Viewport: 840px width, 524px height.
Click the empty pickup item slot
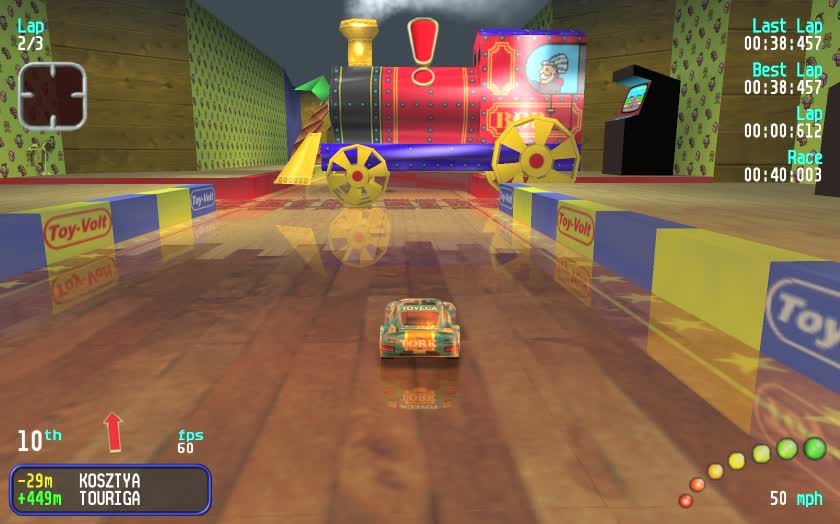pos(52,96)
